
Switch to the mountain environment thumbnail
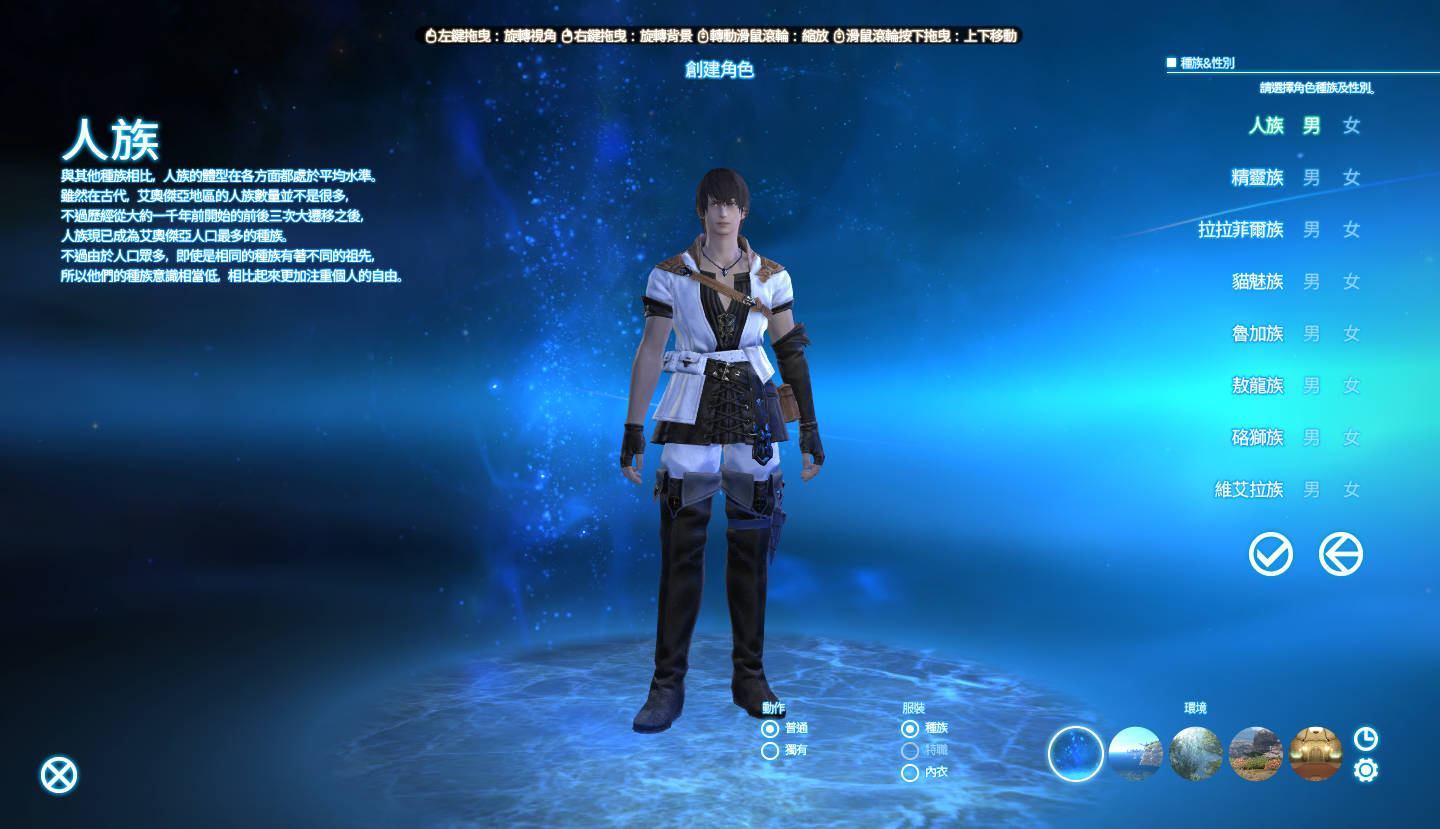[x=1255, y=754]
